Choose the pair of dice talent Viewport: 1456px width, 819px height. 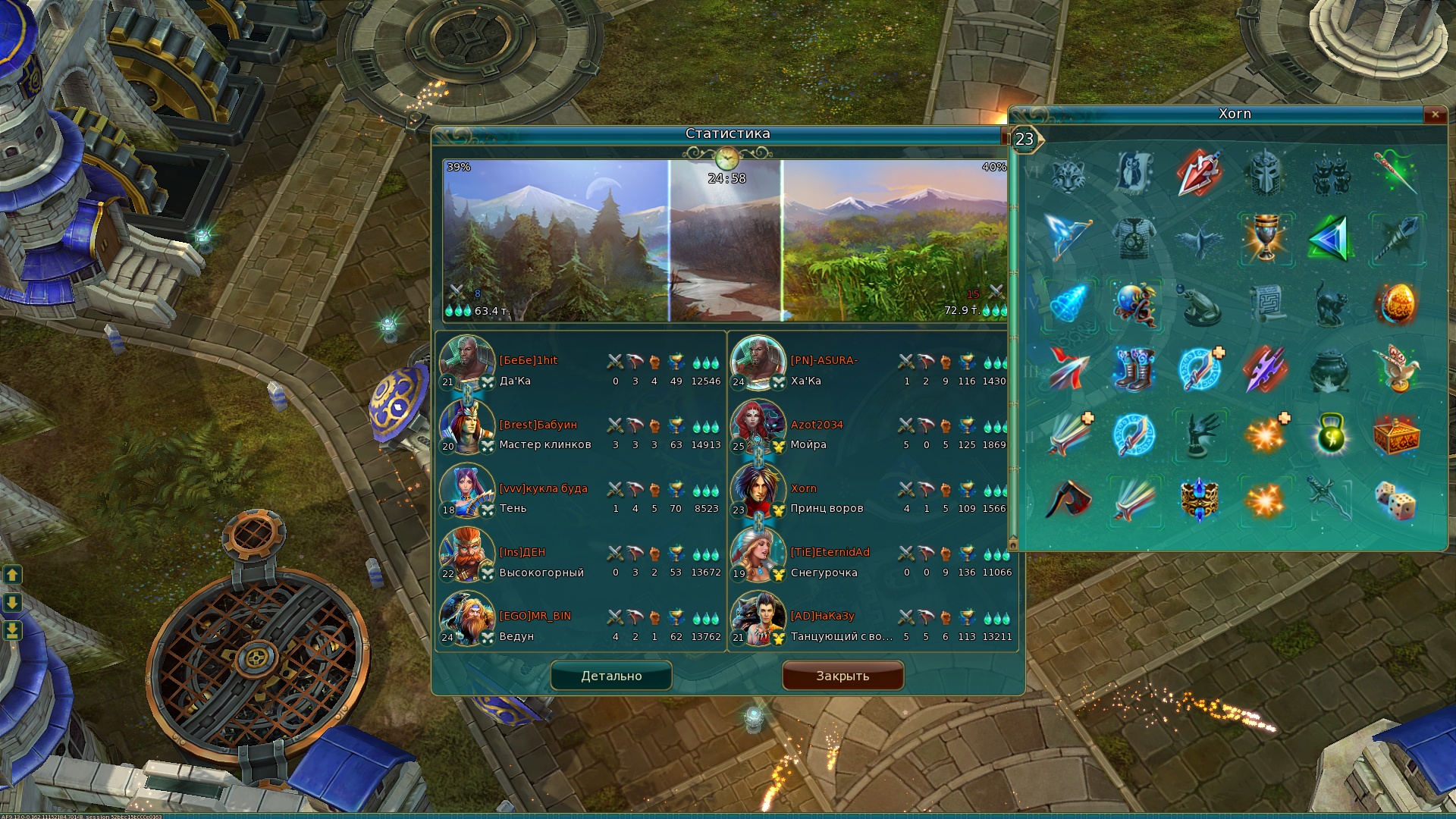click(x=1395, y=500)
